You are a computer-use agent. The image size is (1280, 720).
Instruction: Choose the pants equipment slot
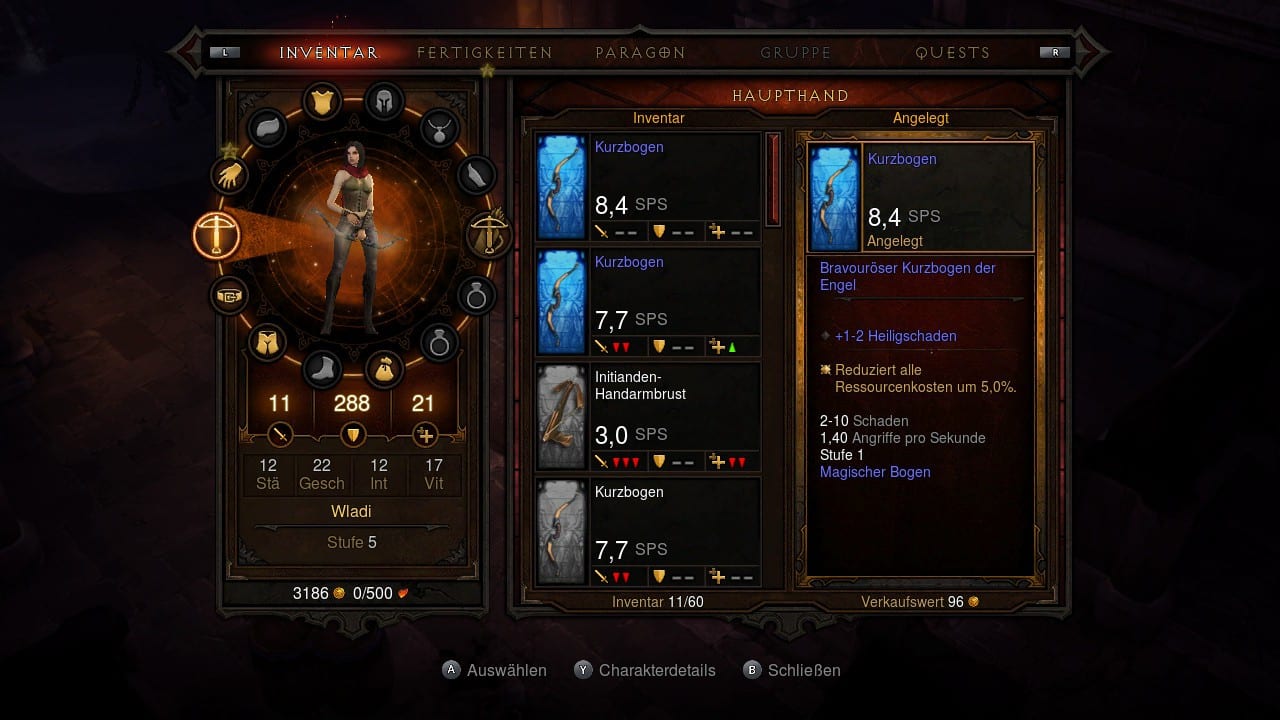267,343
